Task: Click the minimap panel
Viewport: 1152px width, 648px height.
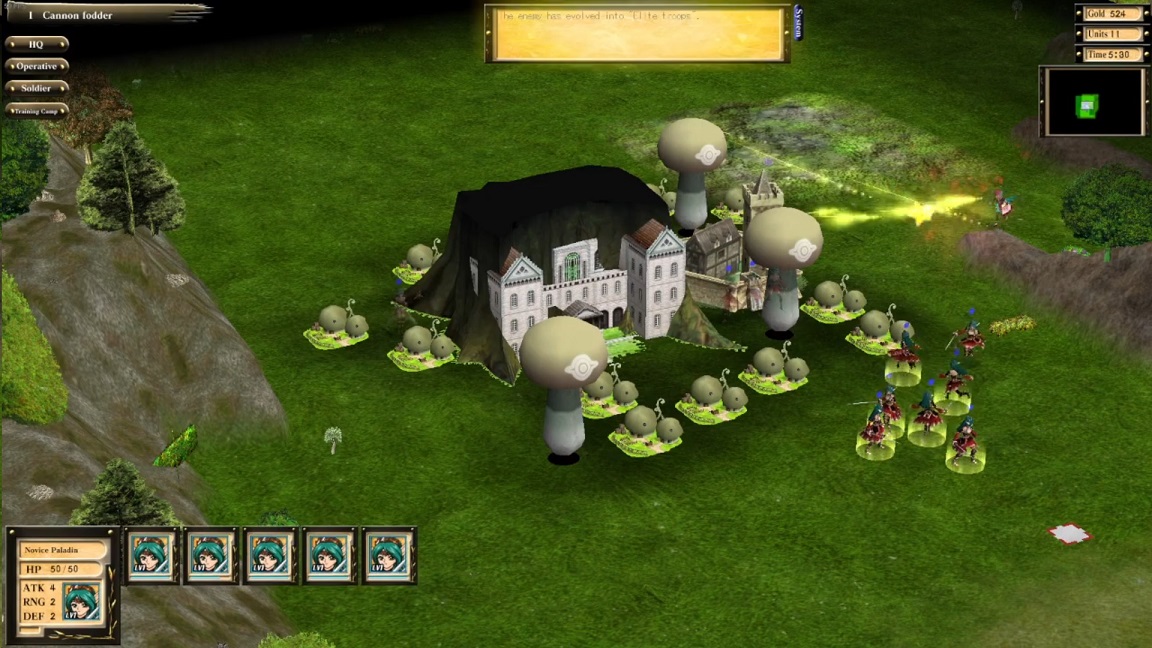Action: 1093,102
